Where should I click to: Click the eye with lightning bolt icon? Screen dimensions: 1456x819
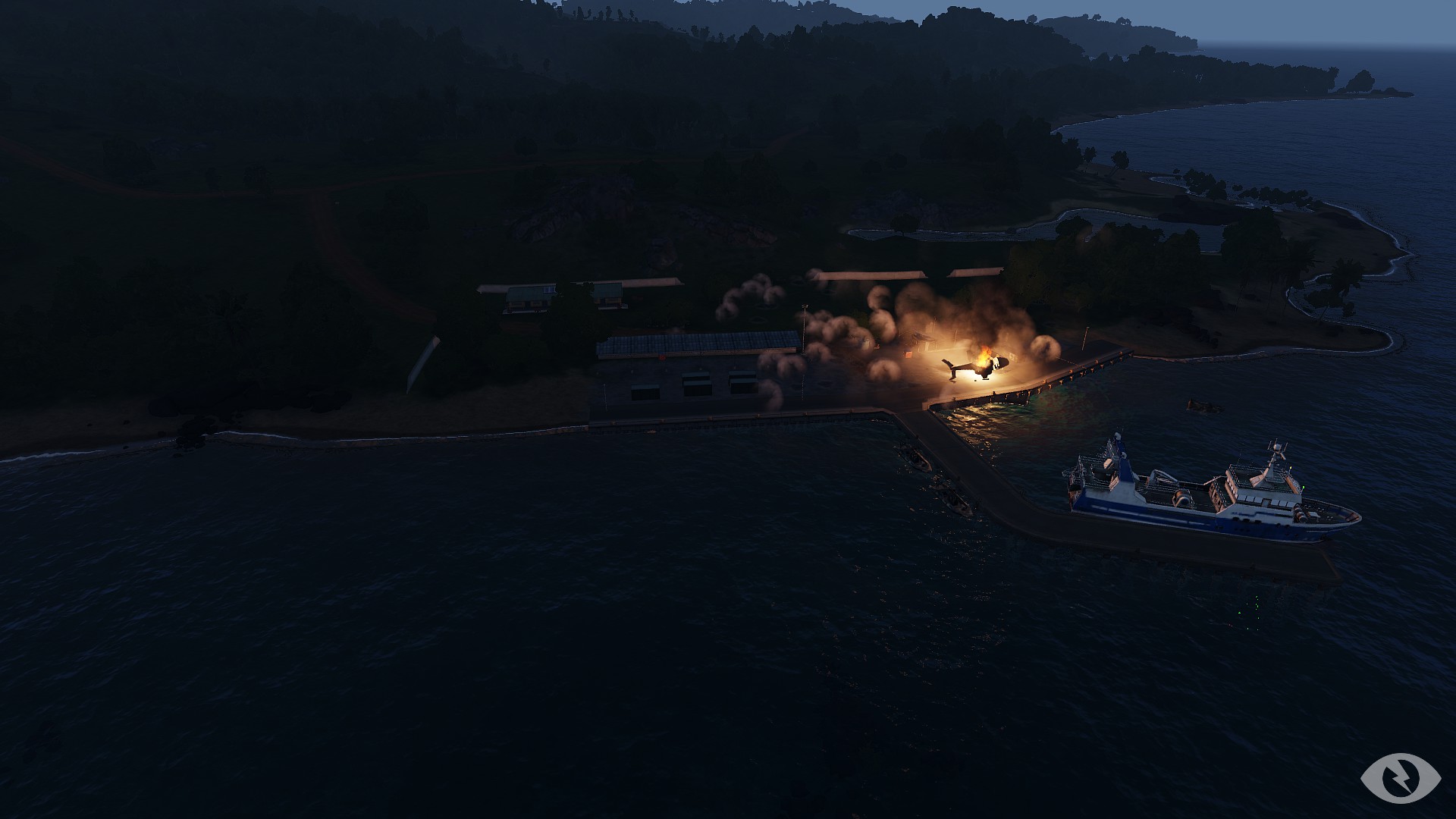[x=1400, y=777]
